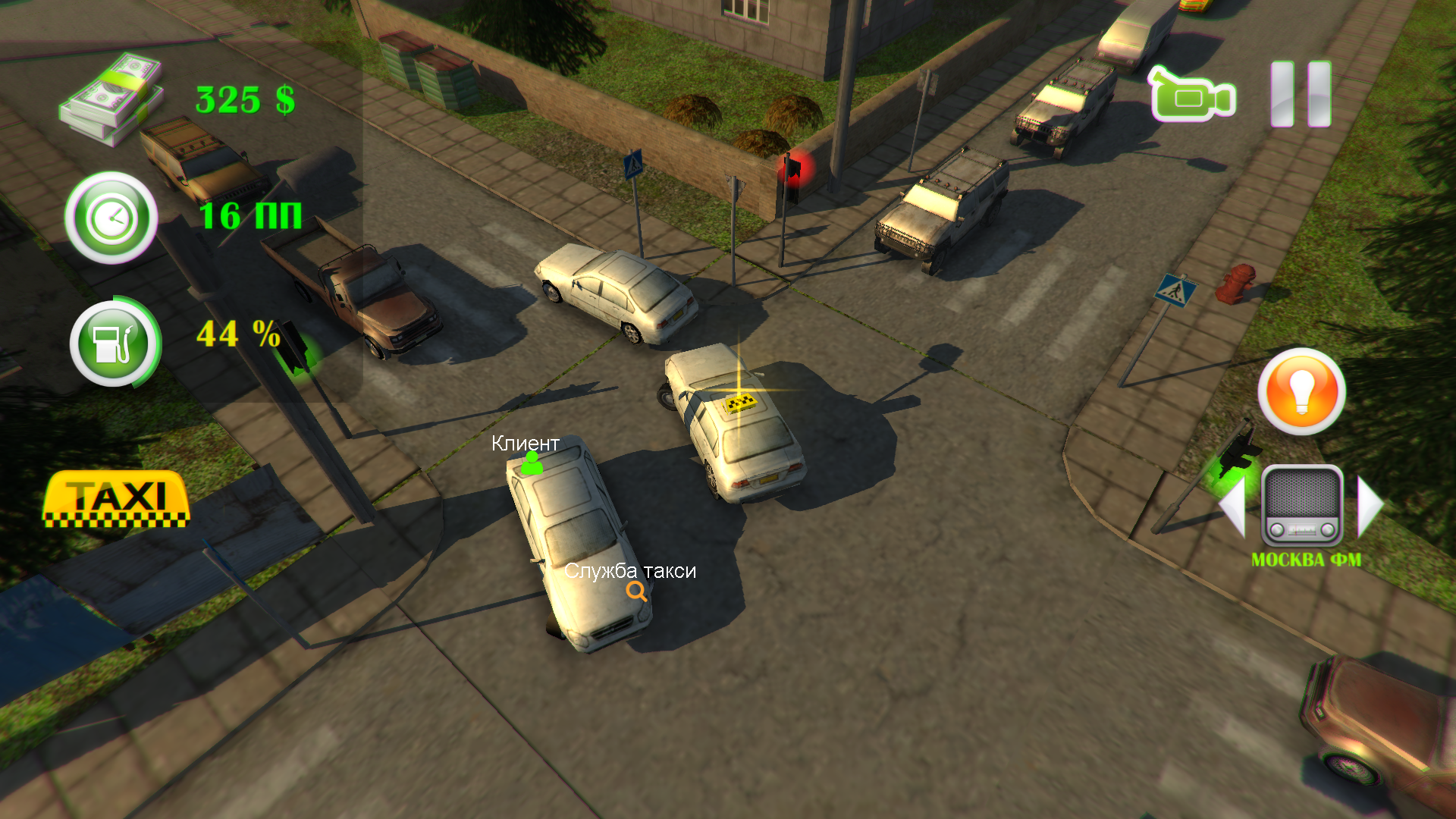The image size is (1456, 819).
Task: Pause the game
Action: (x=1301, y=94)
